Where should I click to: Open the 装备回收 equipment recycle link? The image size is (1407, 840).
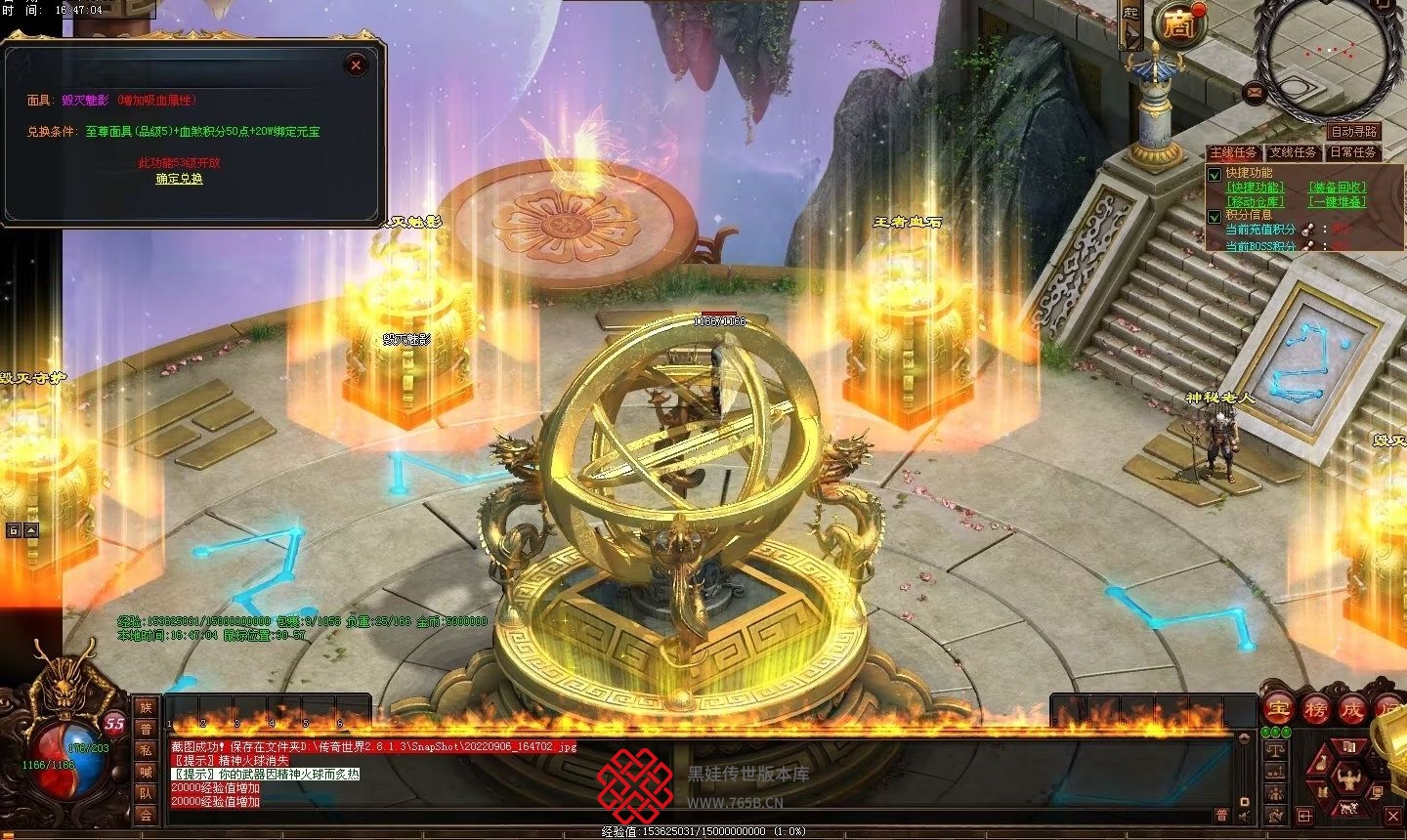click(x=1337, y=187)
